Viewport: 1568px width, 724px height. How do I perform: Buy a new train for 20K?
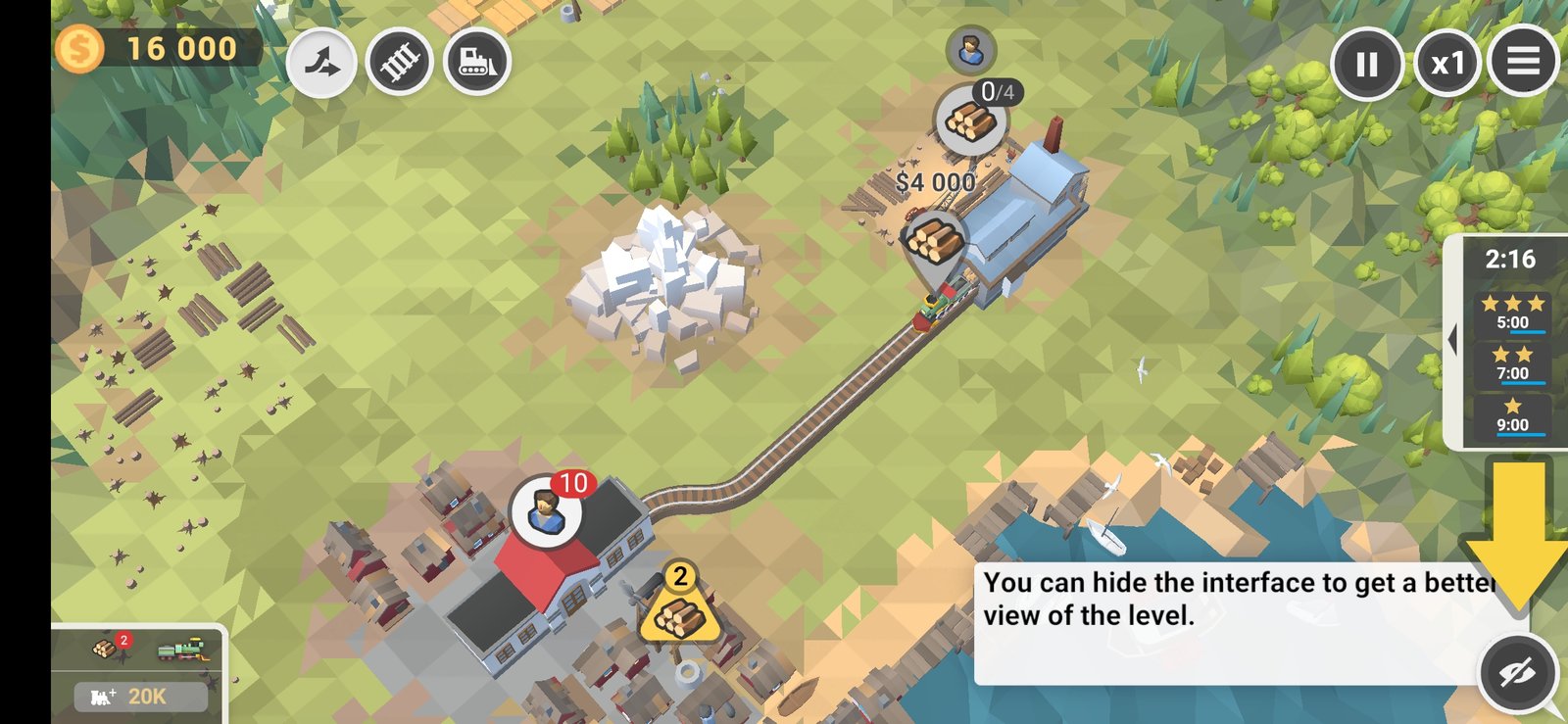click(x=141, y=697)
